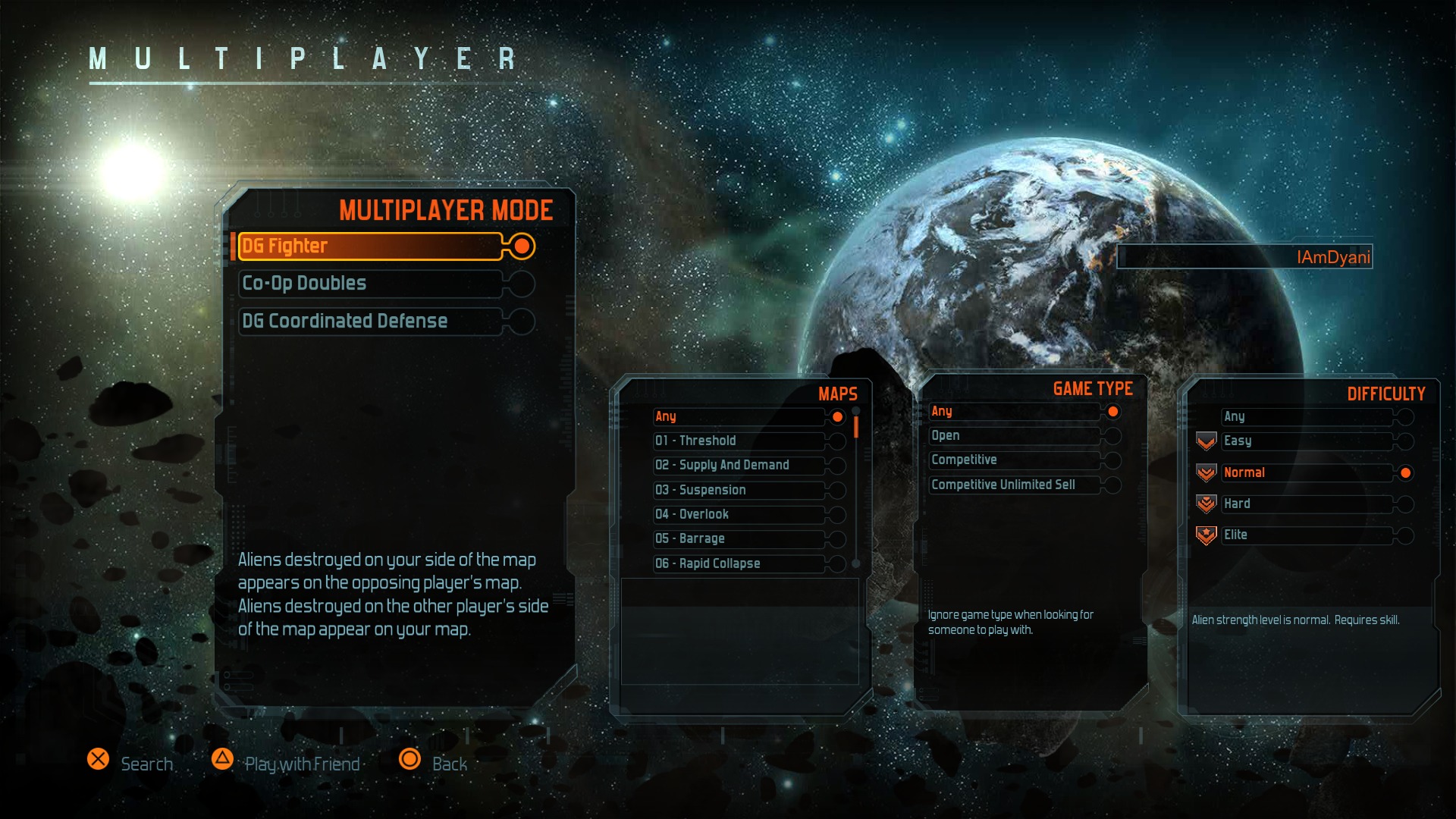
Task: Select the Any option radio in Game Type
Action: click(x=1112, y=411)
